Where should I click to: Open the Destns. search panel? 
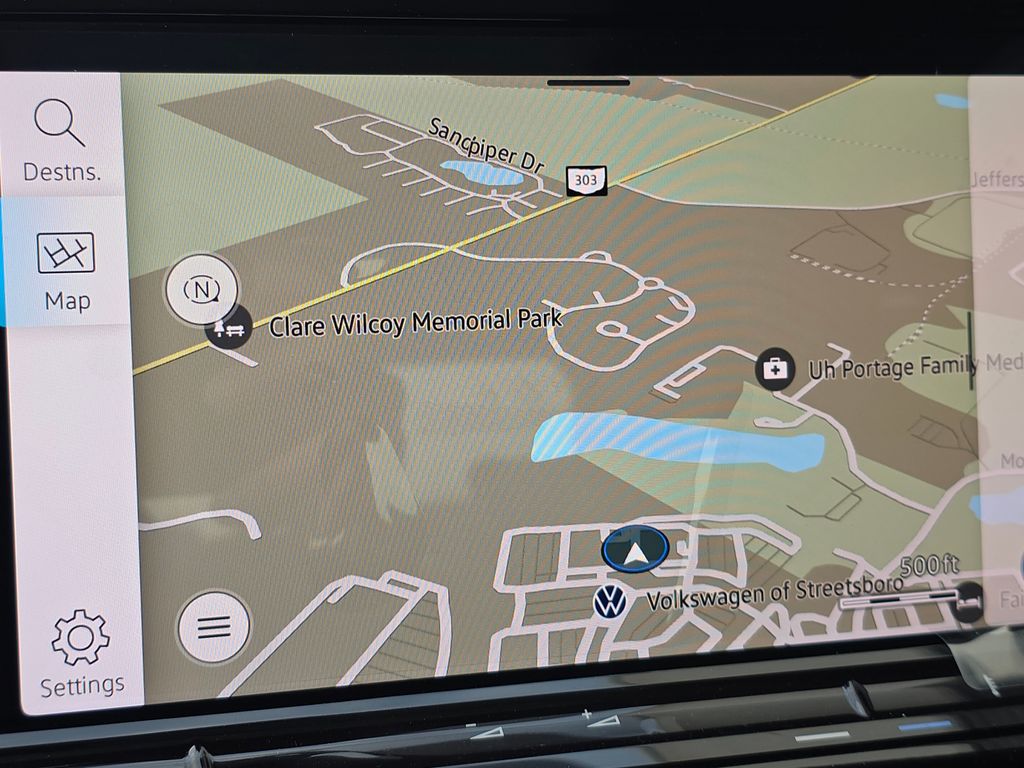click(x=62, y=139)
